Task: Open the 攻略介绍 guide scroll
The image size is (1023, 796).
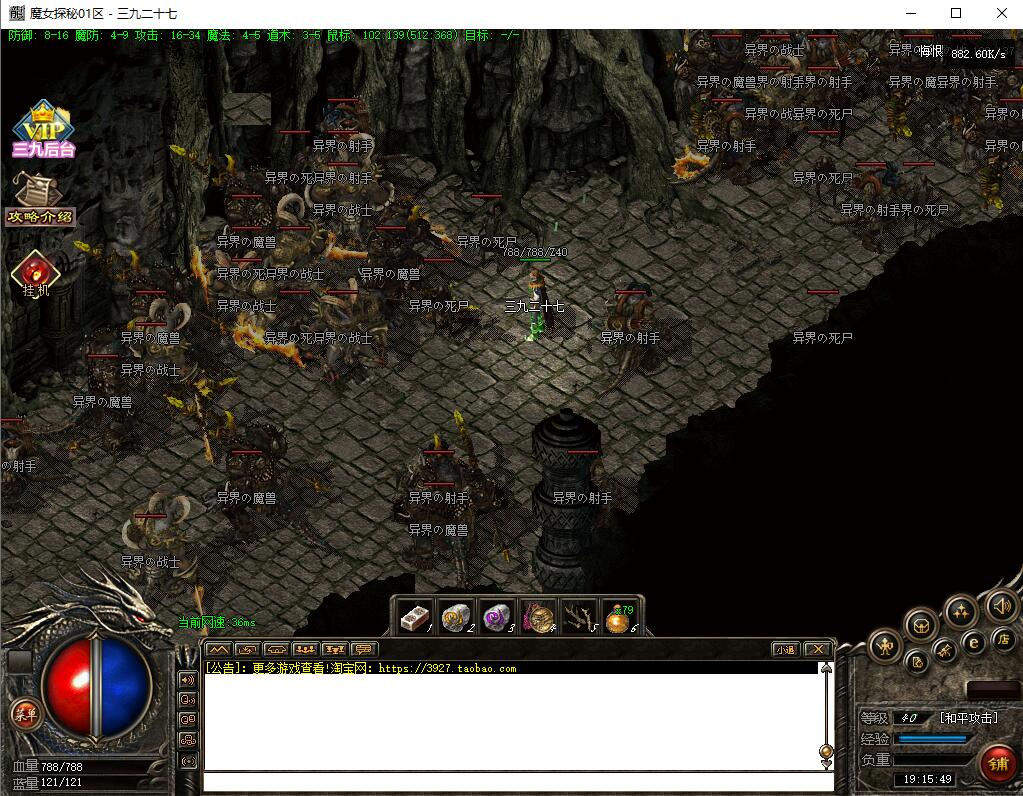Action: [40, 199]
